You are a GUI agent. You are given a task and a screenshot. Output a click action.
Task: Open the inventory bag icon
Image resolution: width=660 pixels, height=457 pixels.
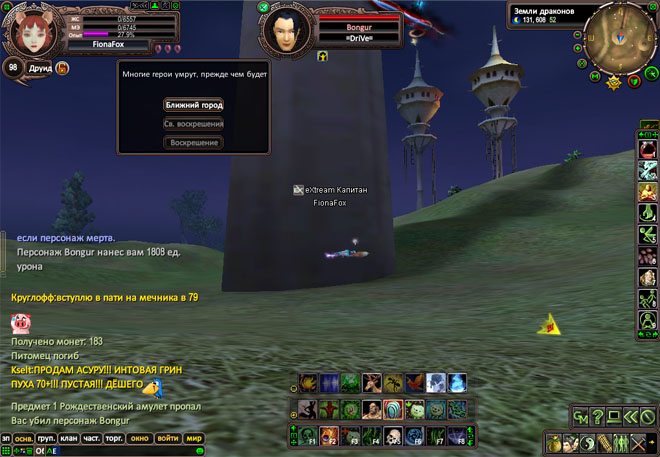click(553, 442)
